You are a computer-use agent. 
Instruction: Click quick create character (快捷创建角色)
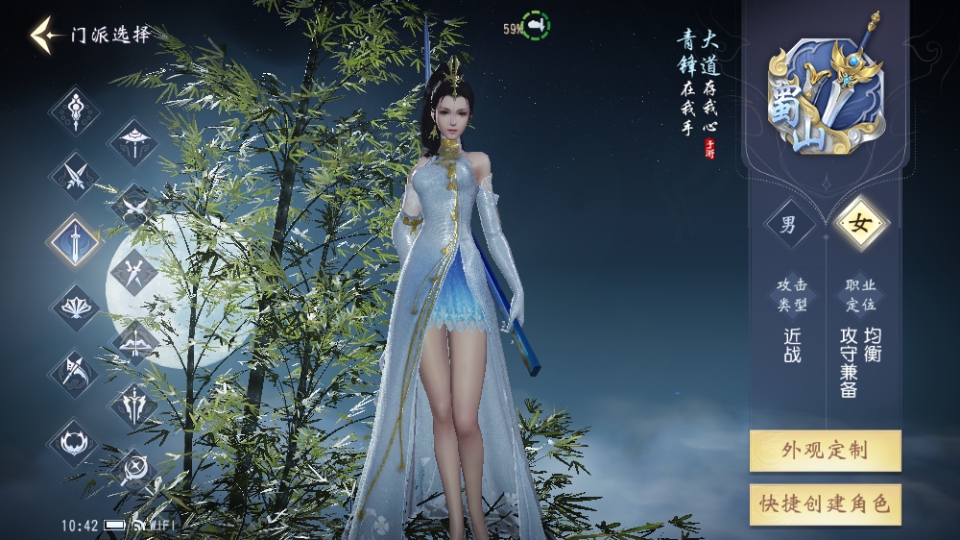(825, 504)
